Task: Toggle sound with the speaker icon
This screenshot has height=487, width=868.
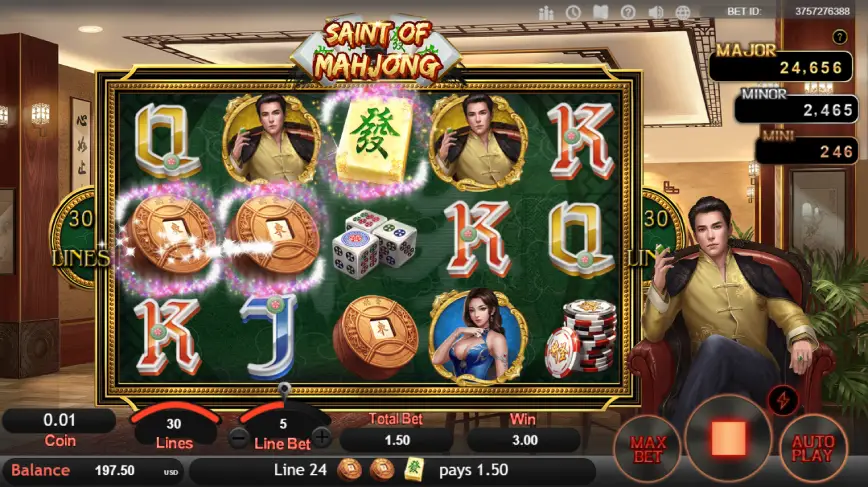Action: (x=657, y=13)
